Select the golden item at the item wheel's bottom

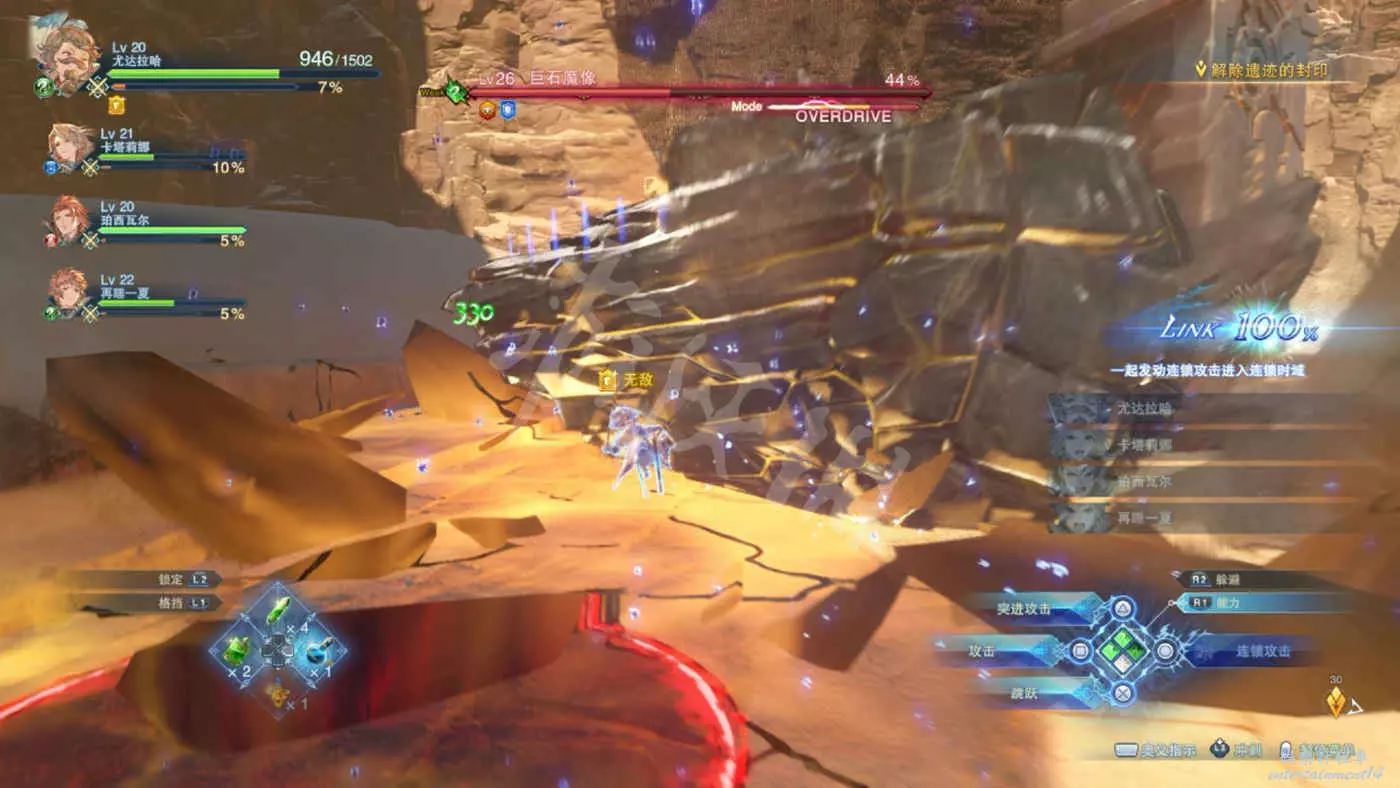pos(277,690)
